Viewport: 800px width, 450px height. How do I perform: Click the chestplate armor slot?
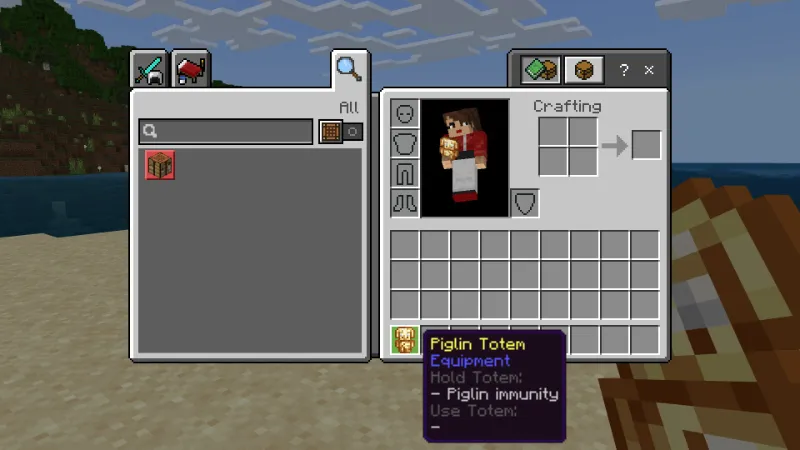click(404, 143)
